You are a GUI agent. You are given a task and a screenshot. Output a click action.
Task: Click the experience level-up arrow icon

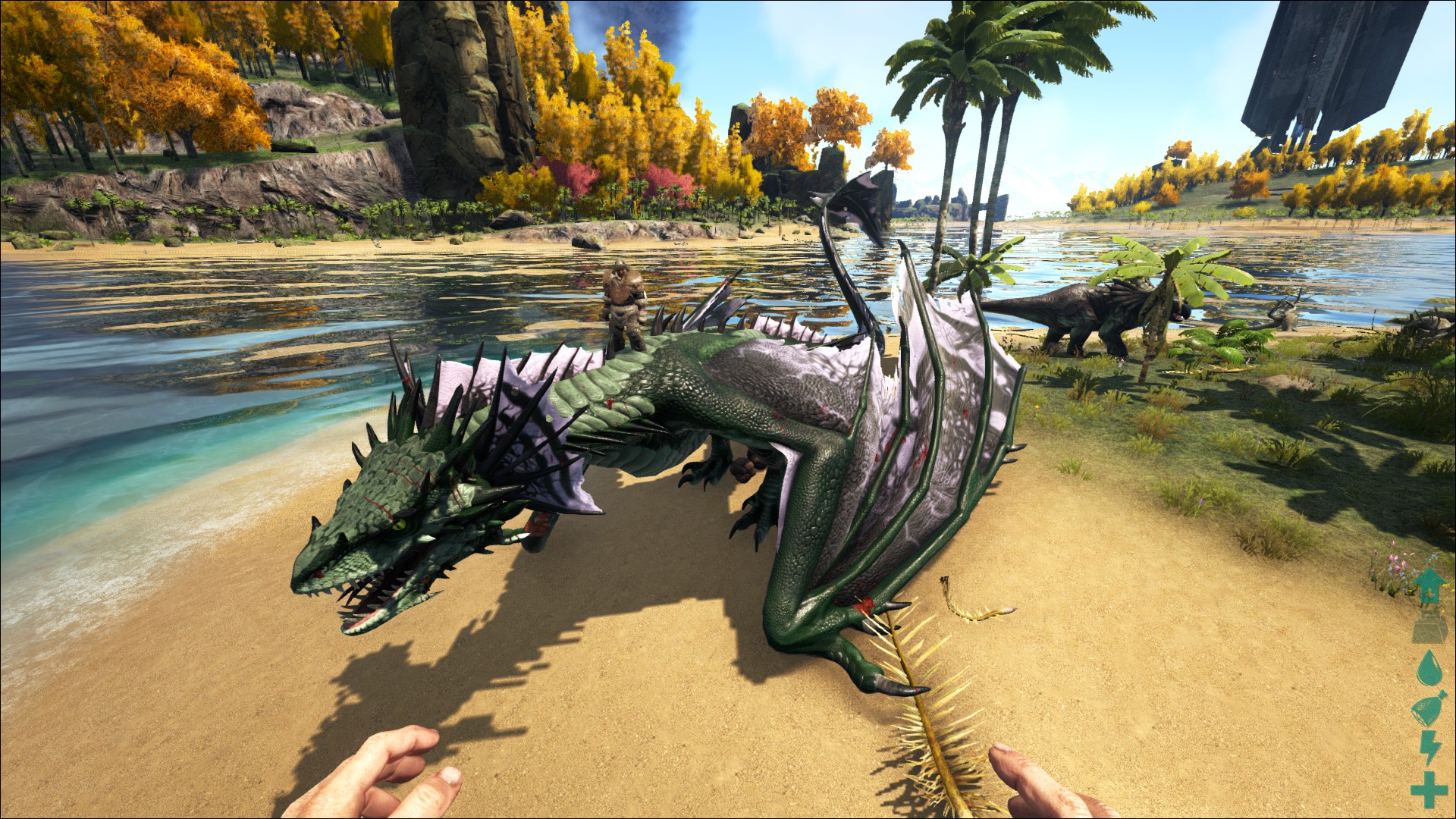[x=1429, y=586]
